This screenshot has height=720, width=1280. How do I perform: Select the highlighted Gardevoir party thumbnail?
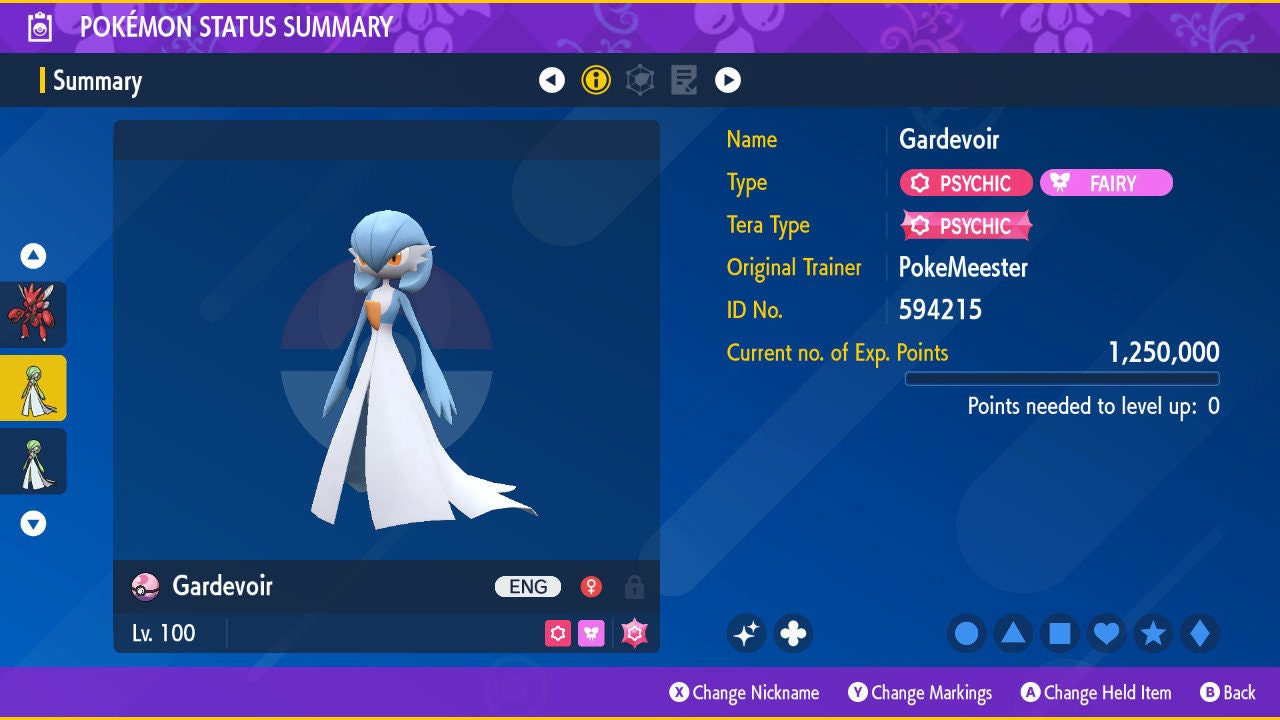click(33, 388)
